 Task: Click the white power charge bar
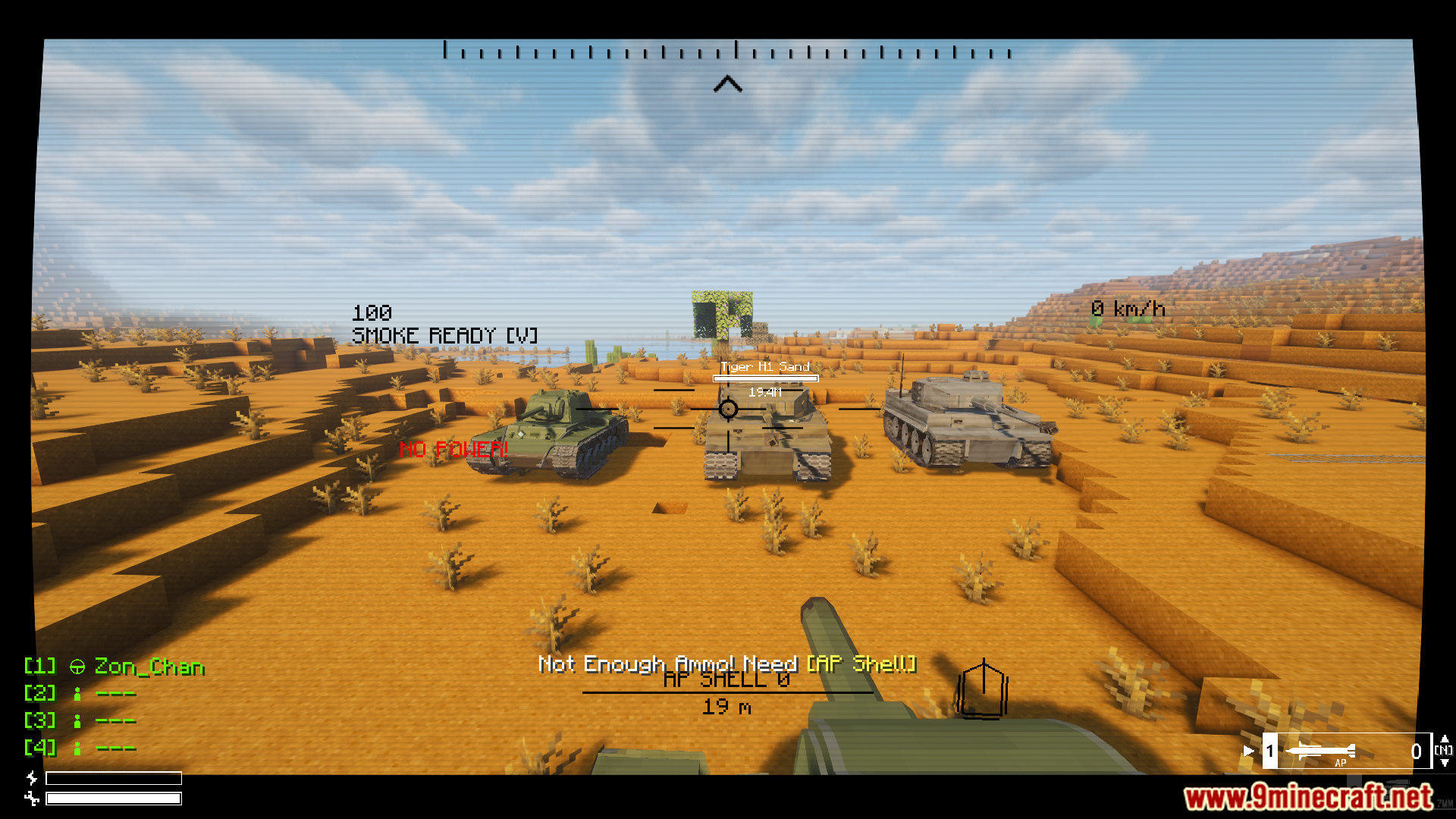(x=114, y=799)
